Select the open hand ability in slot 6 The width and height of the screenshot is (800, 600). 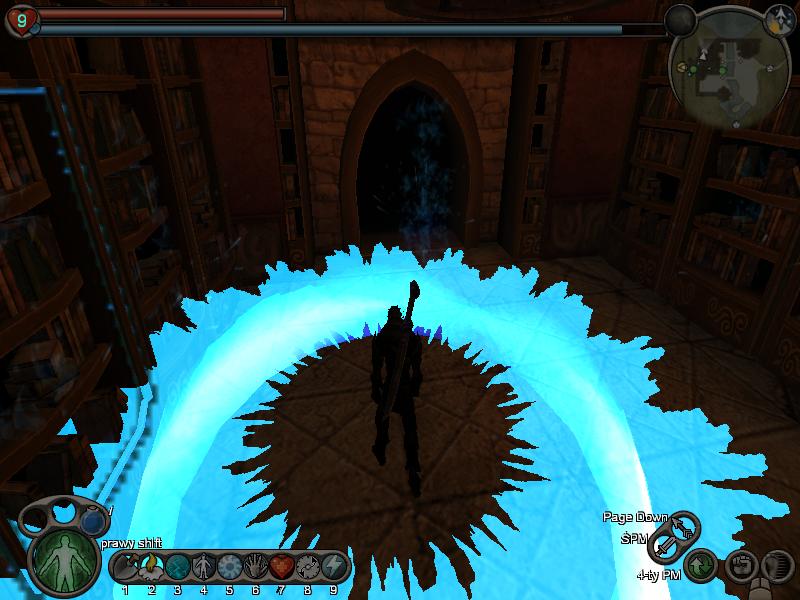click(256, 566)
